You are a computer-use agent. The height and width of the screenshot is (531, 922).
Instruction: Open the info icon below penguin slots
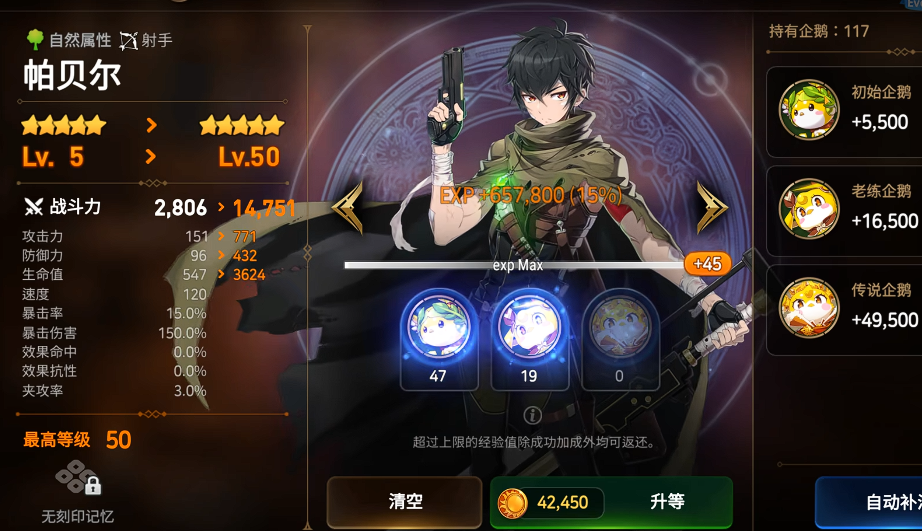click(x=533, y=415)
